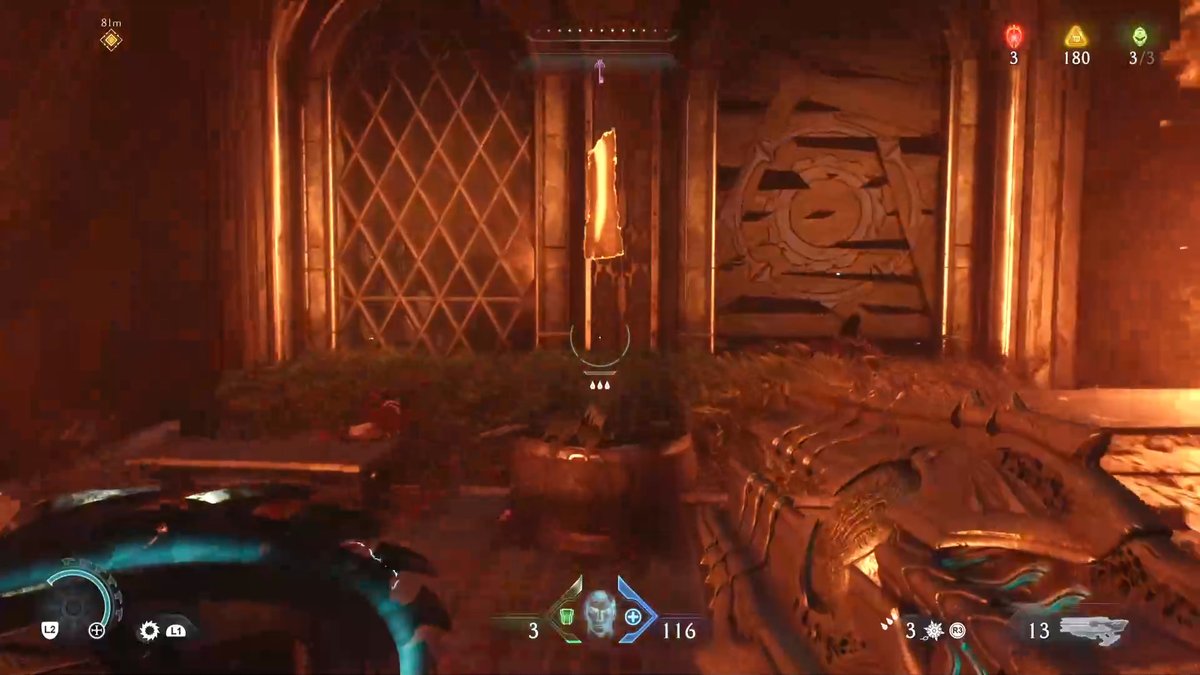Activate the spiked burst fury spell icon
The width and height of the screenshot is (1200, 675).
(935, 630)
